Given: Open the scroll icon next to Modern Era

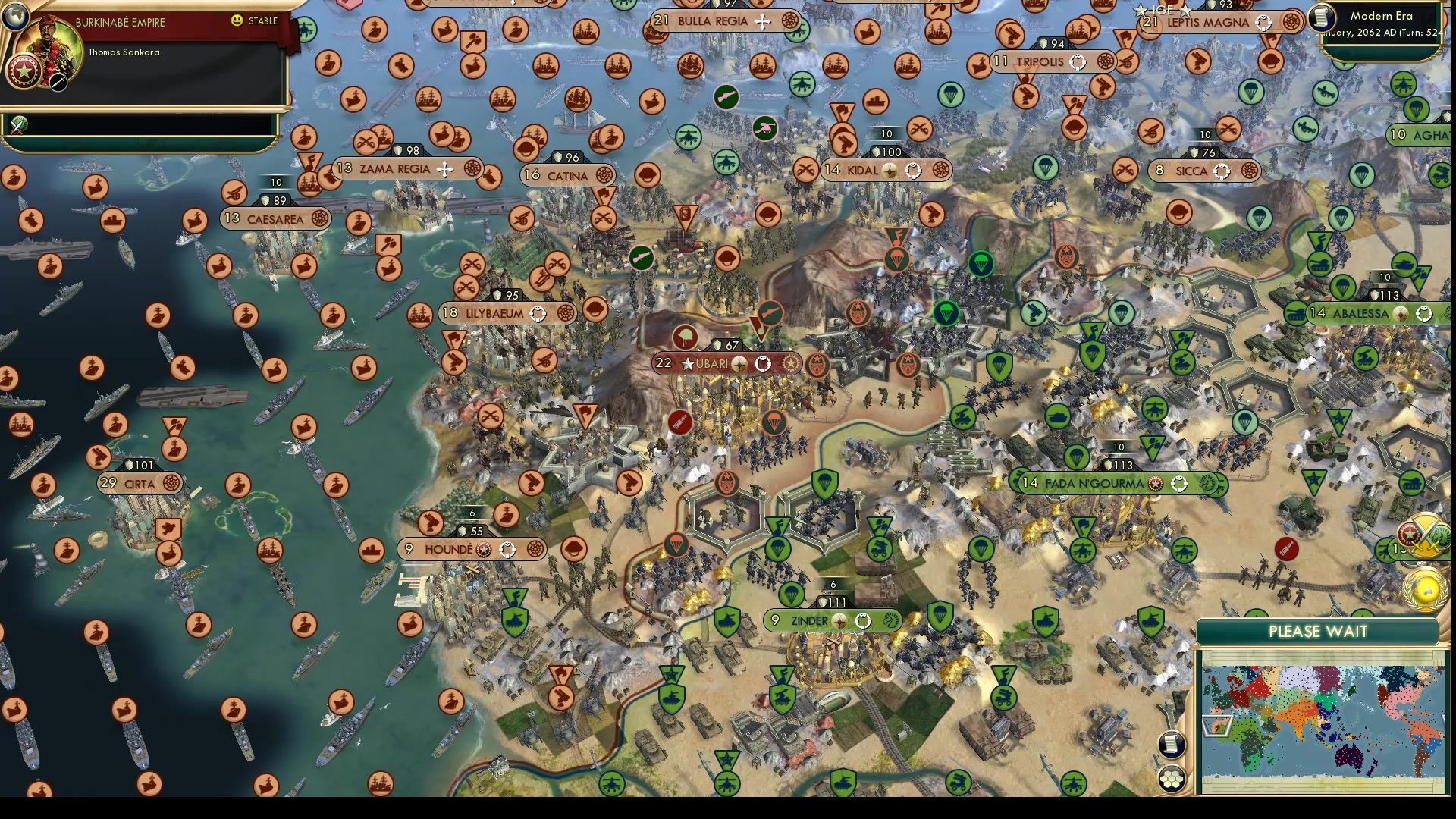Looking at the screenshot, I should (x=1323, y=17).
